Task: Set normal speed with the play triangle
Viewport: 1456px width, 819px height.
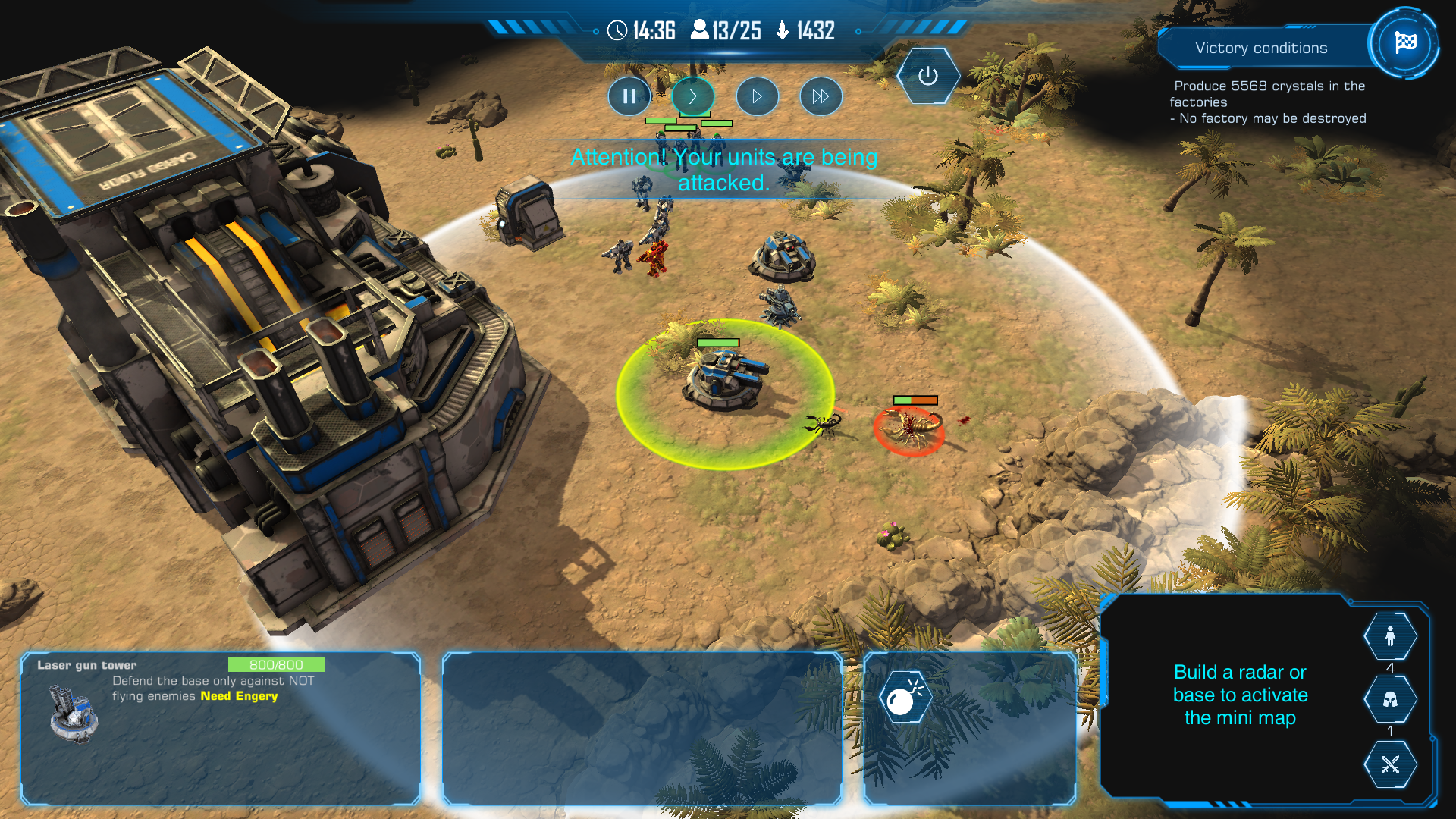Action: tap(757, 96)
